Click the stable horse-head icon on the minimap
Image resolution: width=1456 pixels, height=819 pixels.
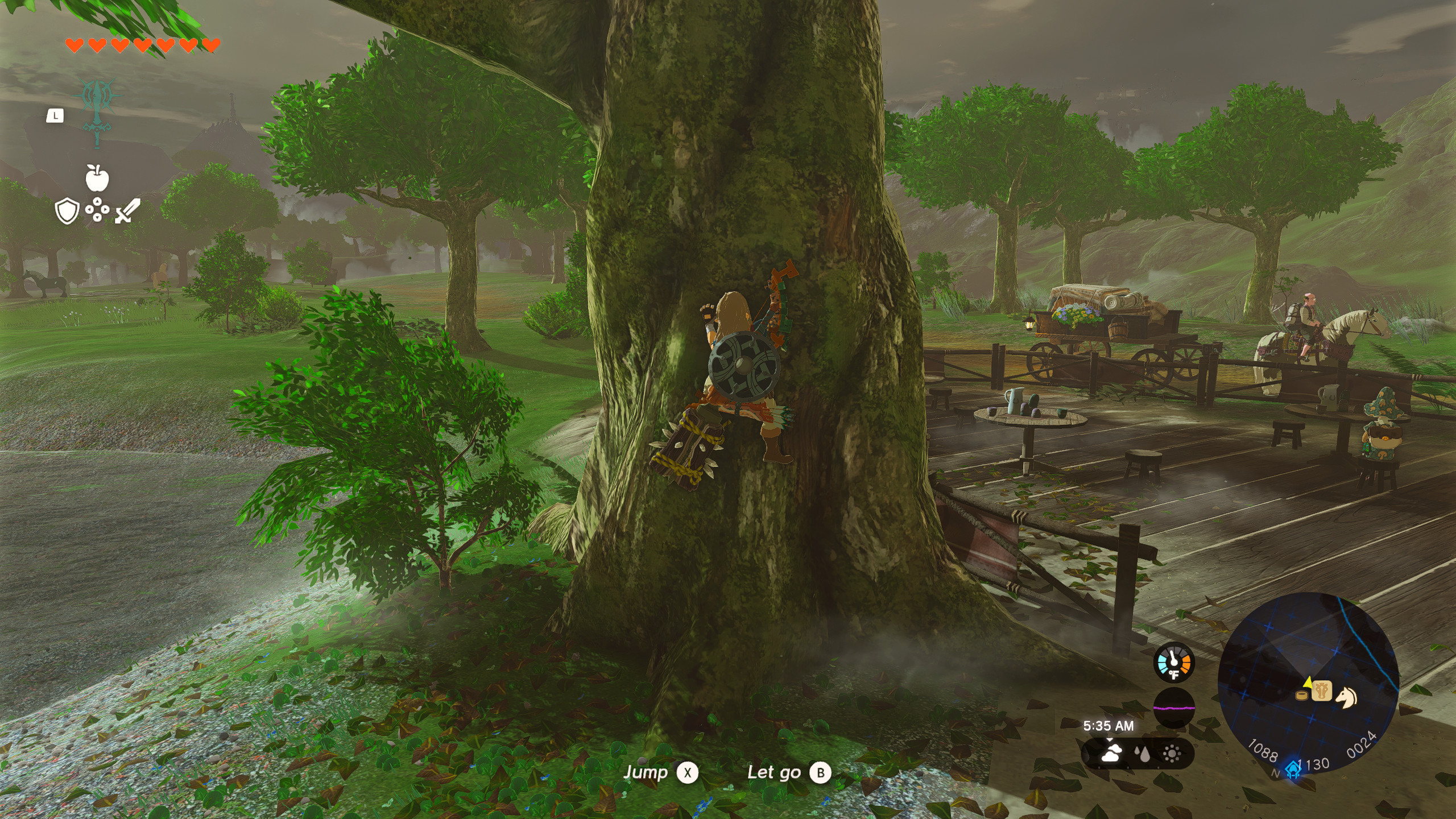pos(1321,692)
